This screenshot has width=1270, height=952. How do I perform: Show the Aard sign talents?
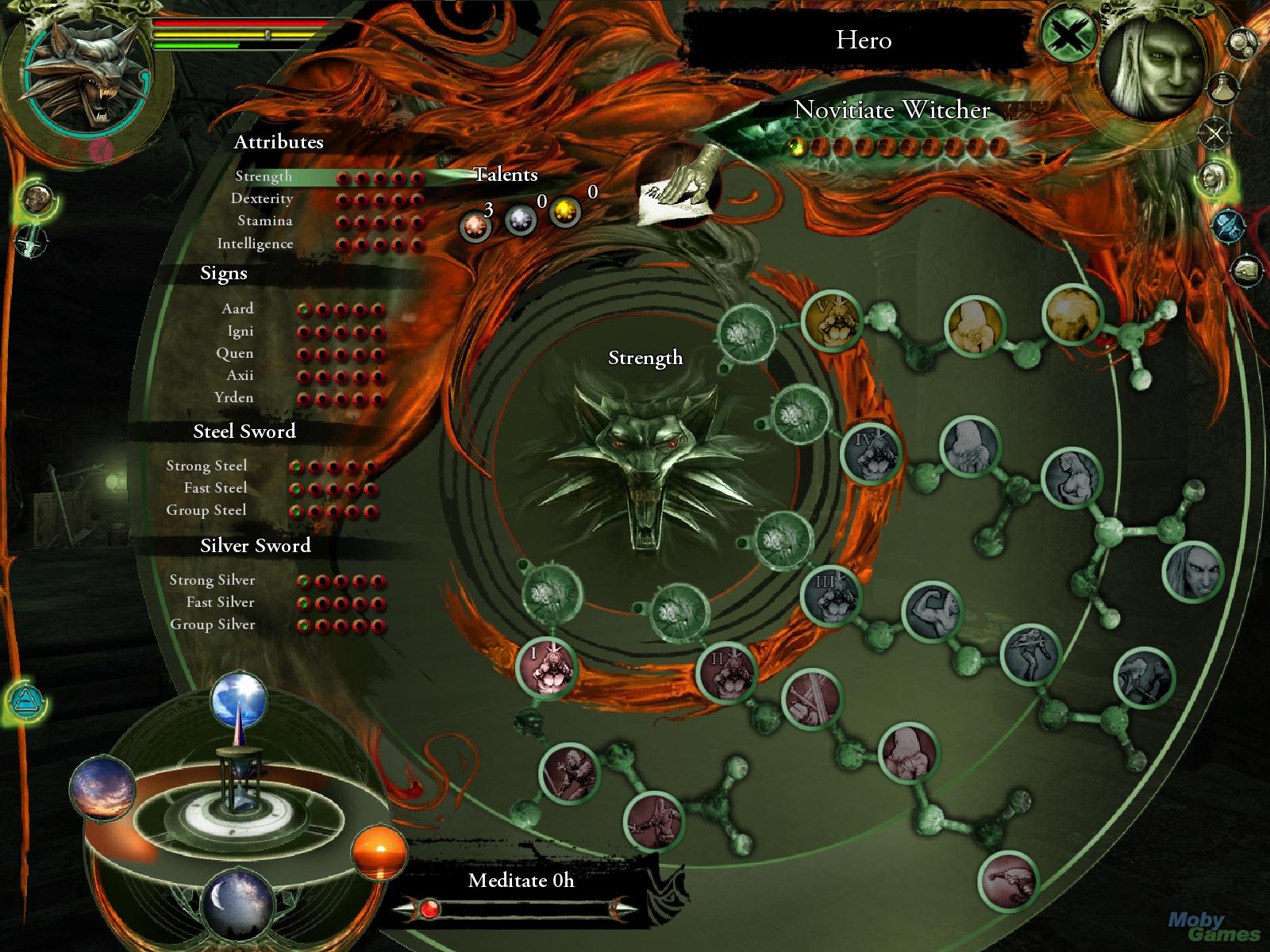click(237, 309)
